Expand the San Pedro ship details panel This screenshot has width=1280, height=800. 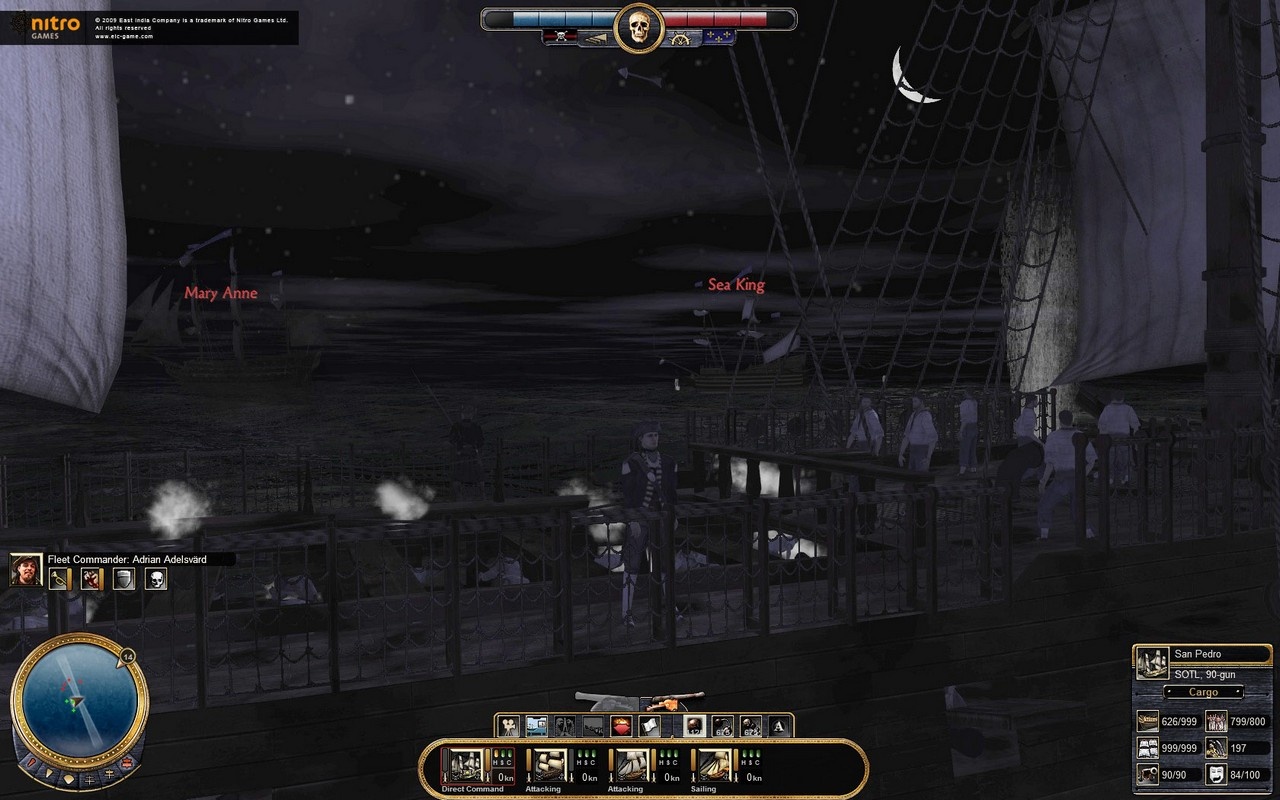coord(1153,662)
